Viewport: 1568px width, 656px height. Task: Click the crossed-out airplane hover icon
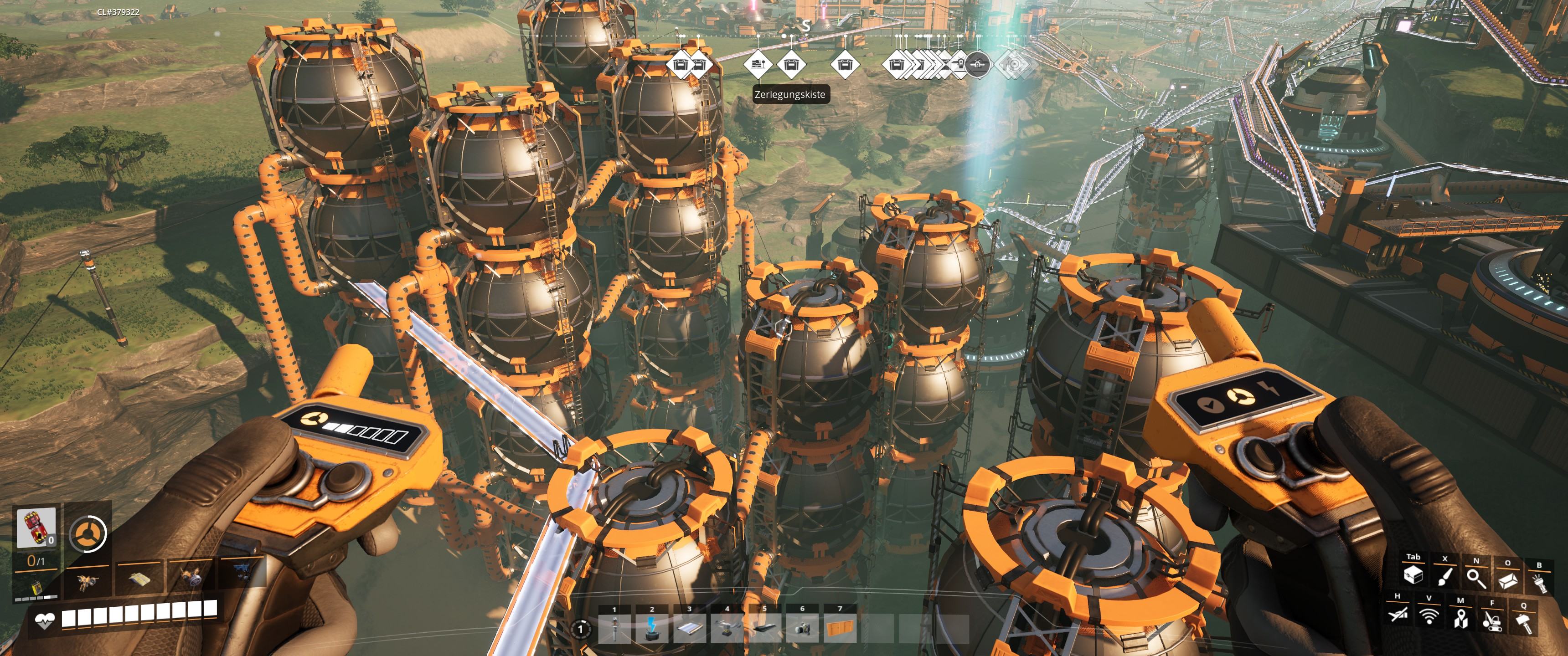pyautogui.click(x=1397, y=614)
